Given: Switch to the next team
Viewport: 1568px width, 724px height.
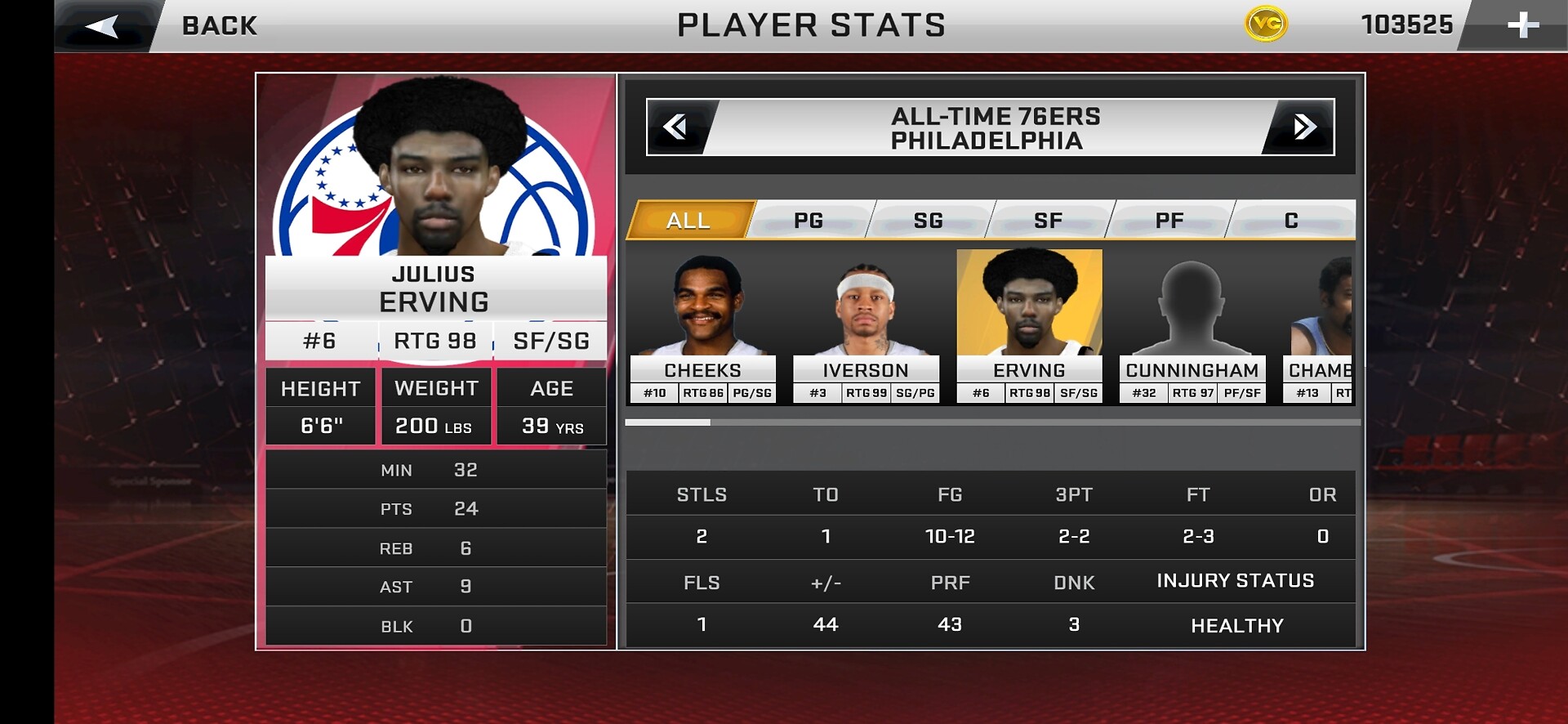Looking at the screenshot, I should coord(1303,127).
